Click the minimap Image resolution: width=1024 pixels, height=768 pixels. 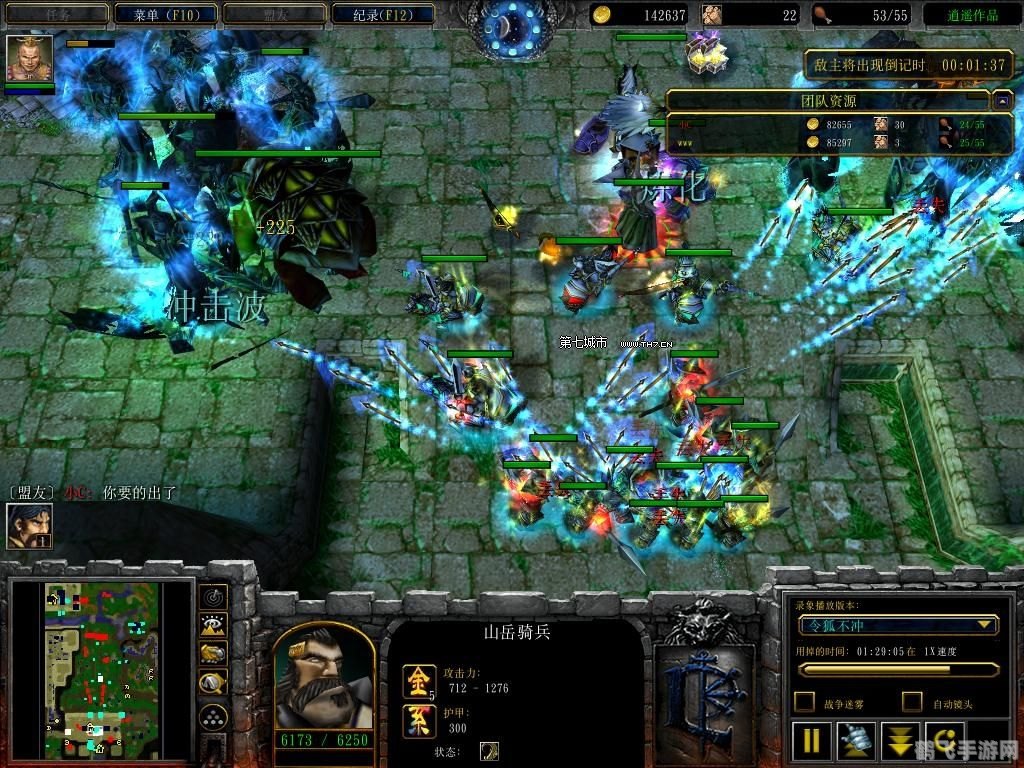pos(102,669)
